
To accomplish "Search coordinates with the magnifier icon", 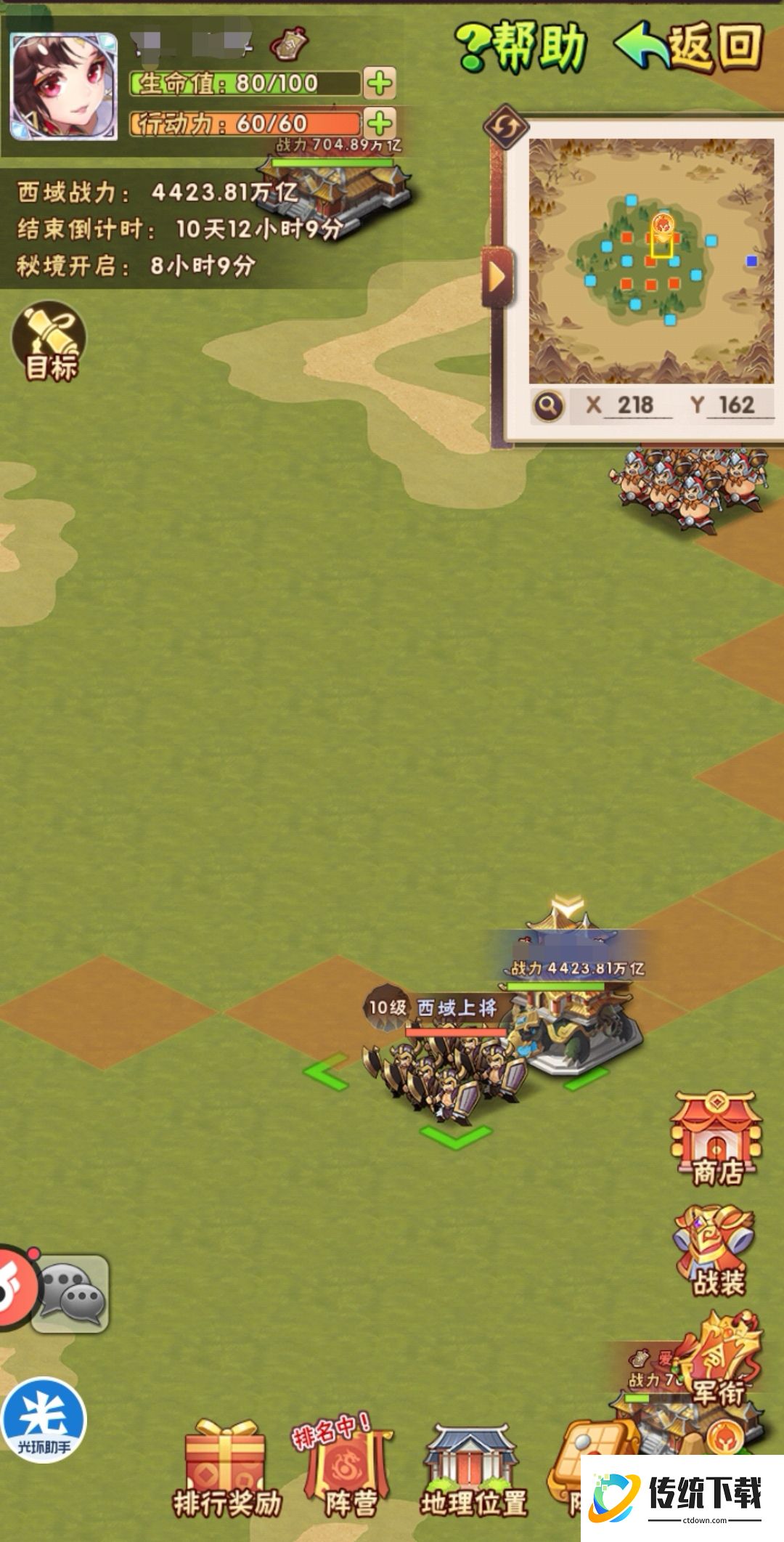I will coord(549,405).
